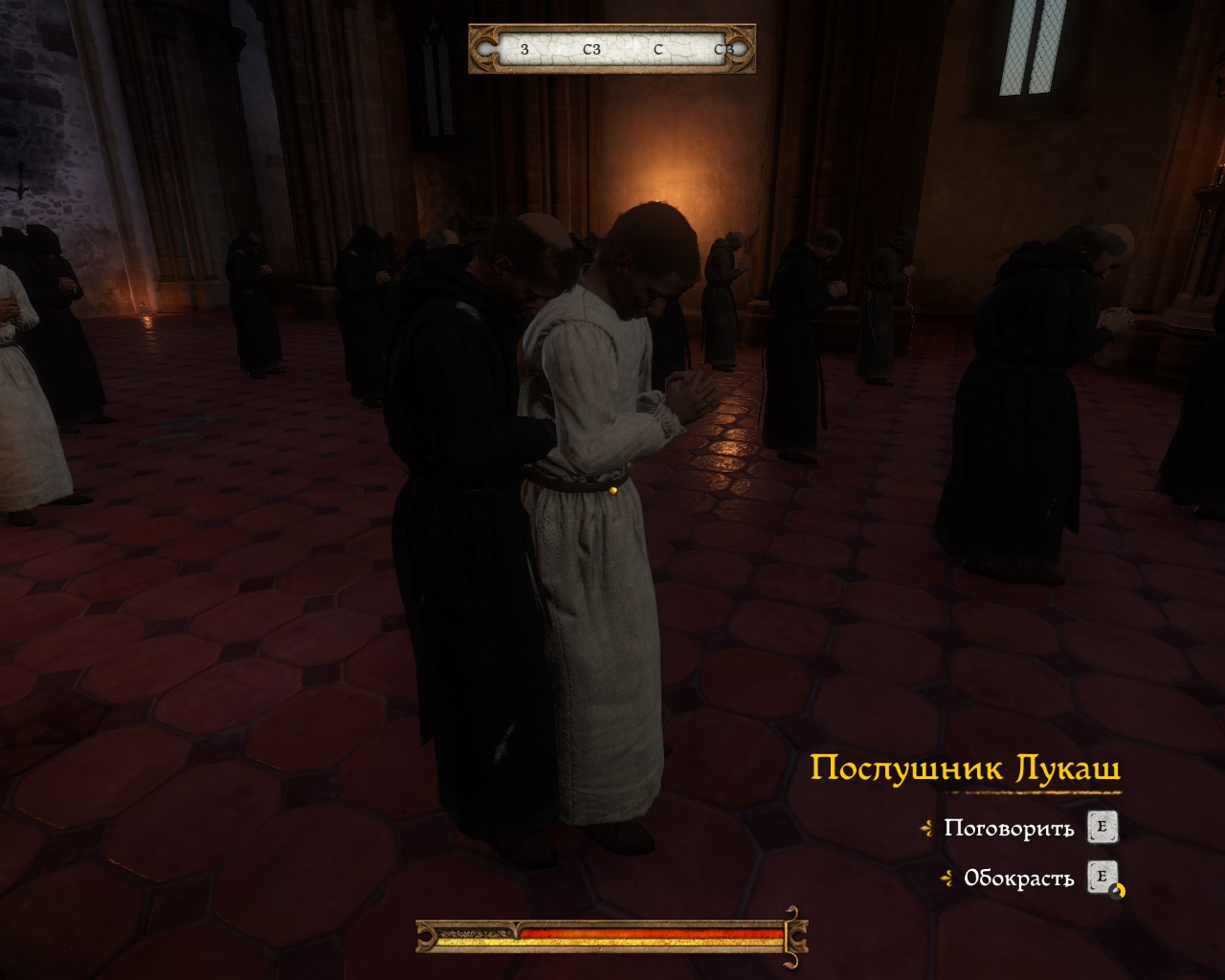Click the compass bar at the top

click(612, 49)
